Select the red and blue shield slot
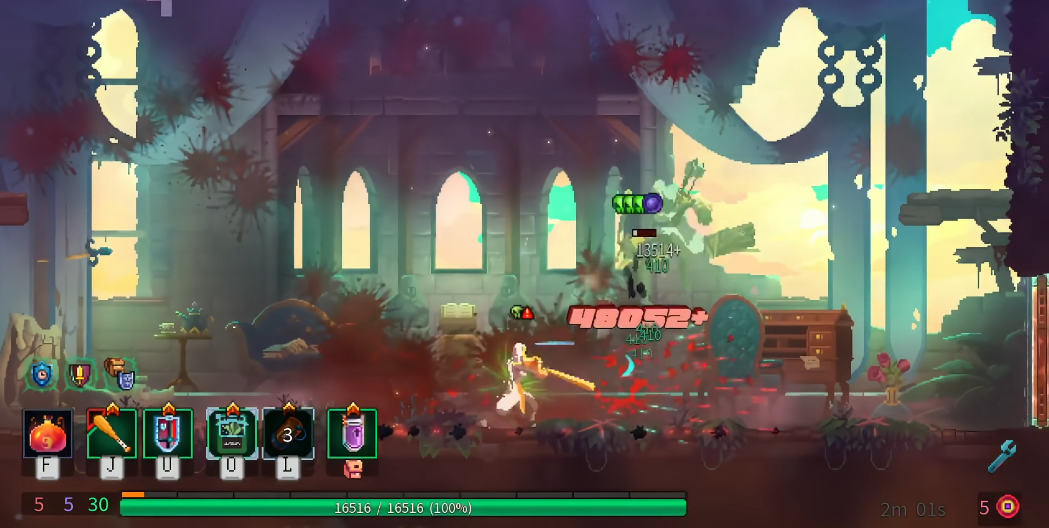1049x528 pixels. [x=167, y=434]
